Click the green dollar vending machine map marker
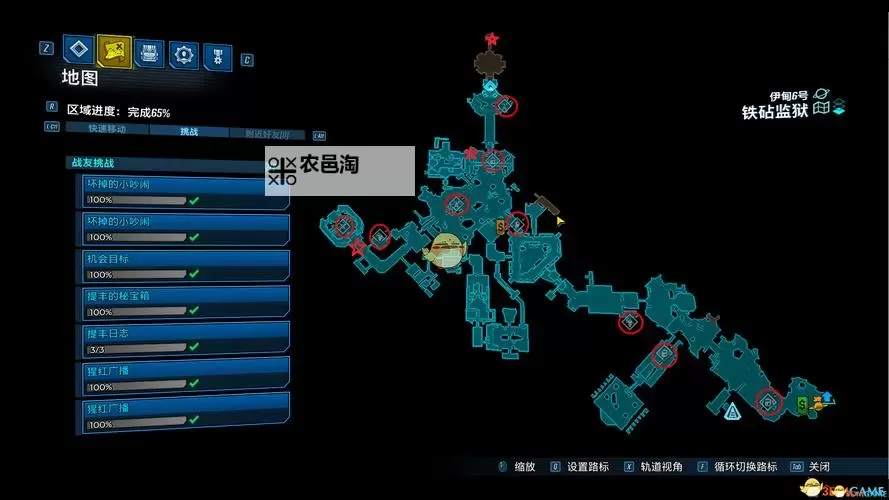 tap(803, 404)
